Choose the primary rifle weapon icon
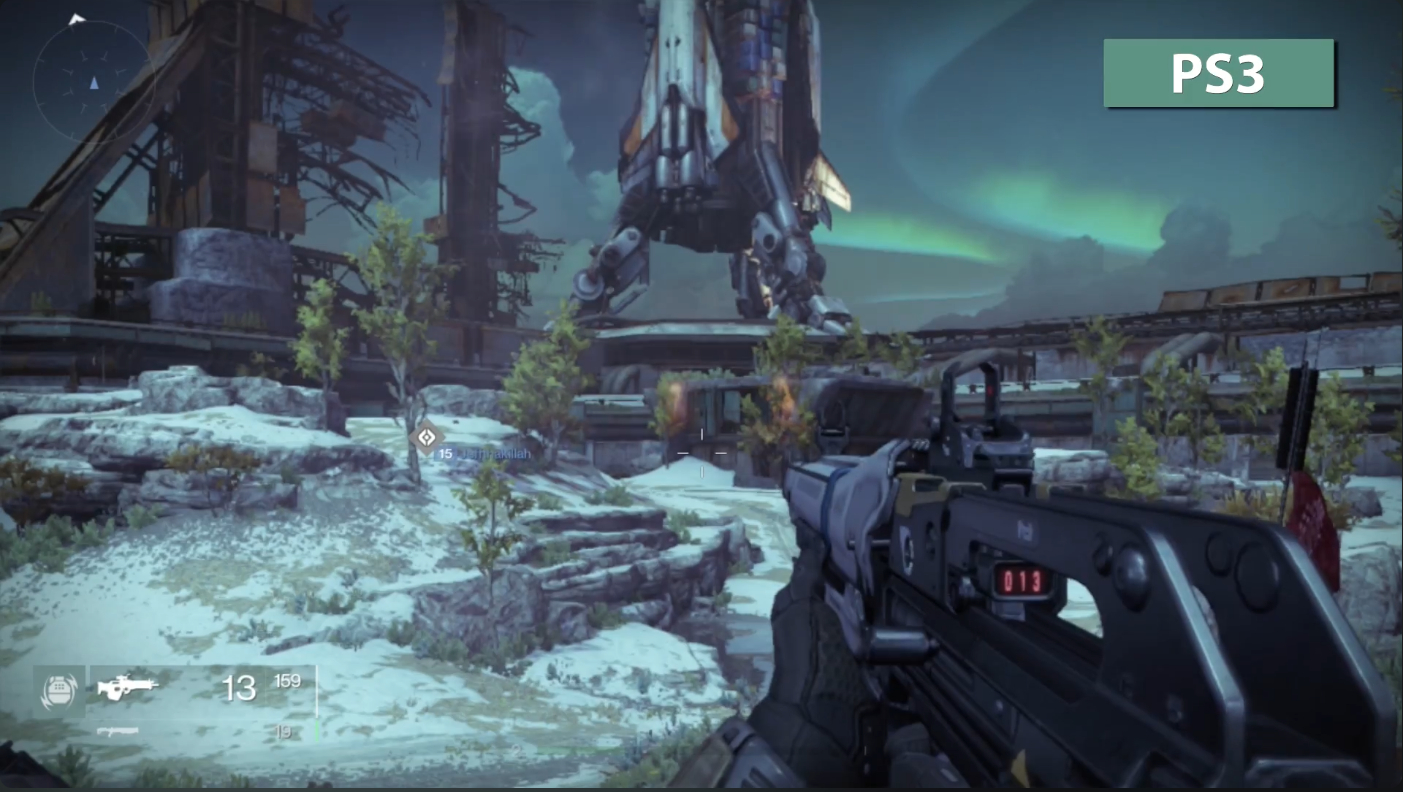The image size is (1403, 792). pos(128,687)
